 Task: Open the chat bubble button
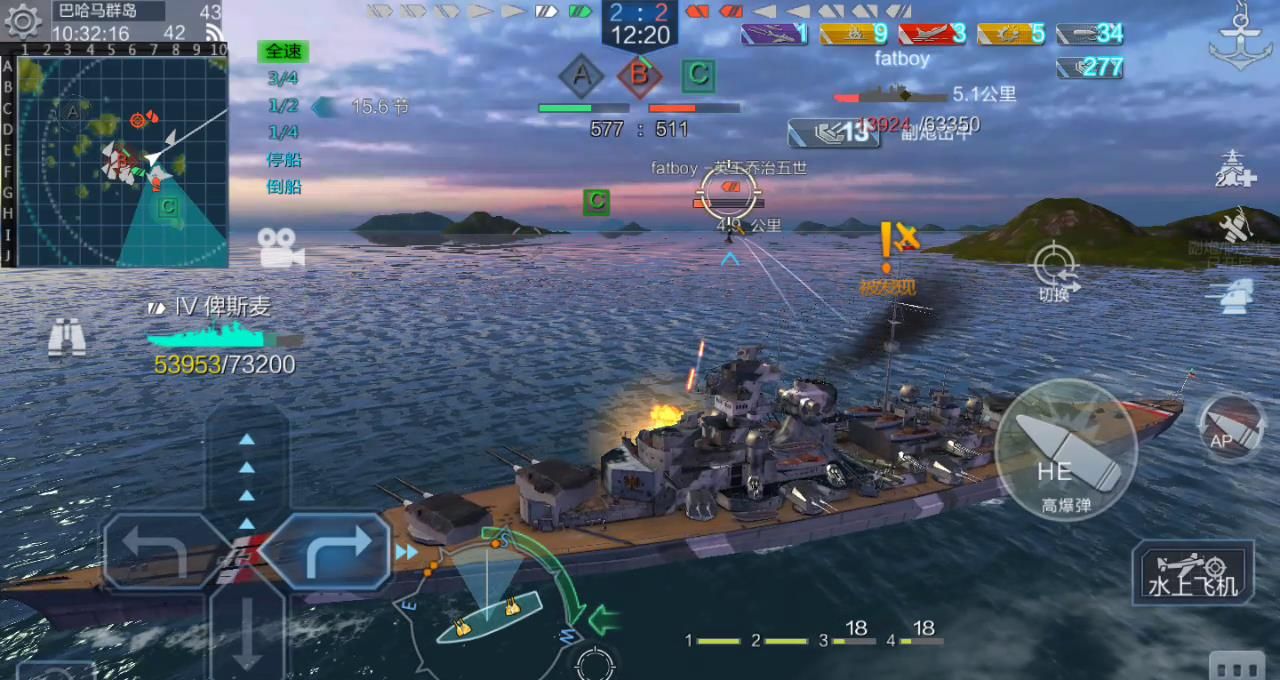(x=1236, y=666)
